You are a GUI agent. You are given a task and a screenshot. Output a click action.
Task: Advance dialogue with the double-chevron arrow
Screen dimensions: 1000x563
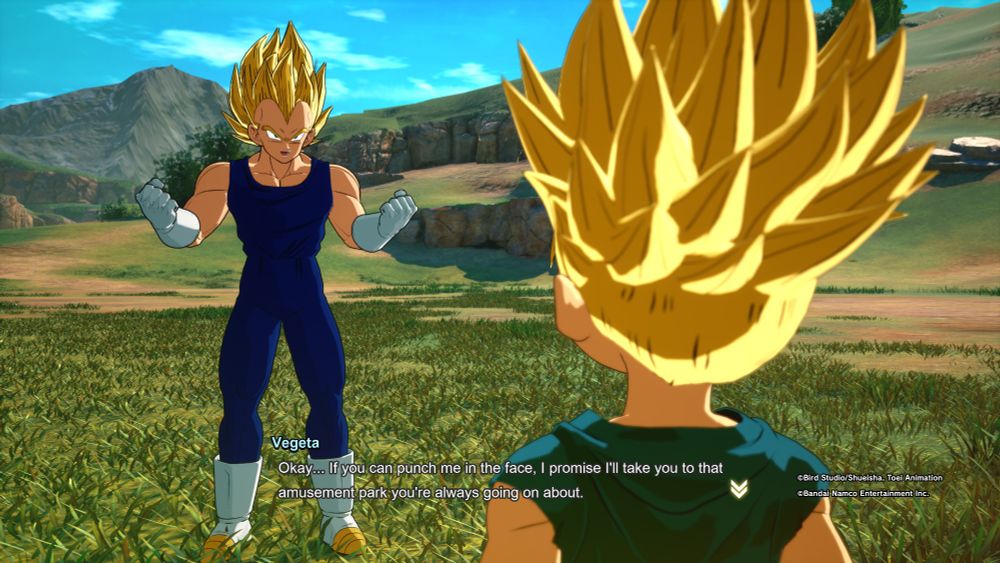coord(738,488)
